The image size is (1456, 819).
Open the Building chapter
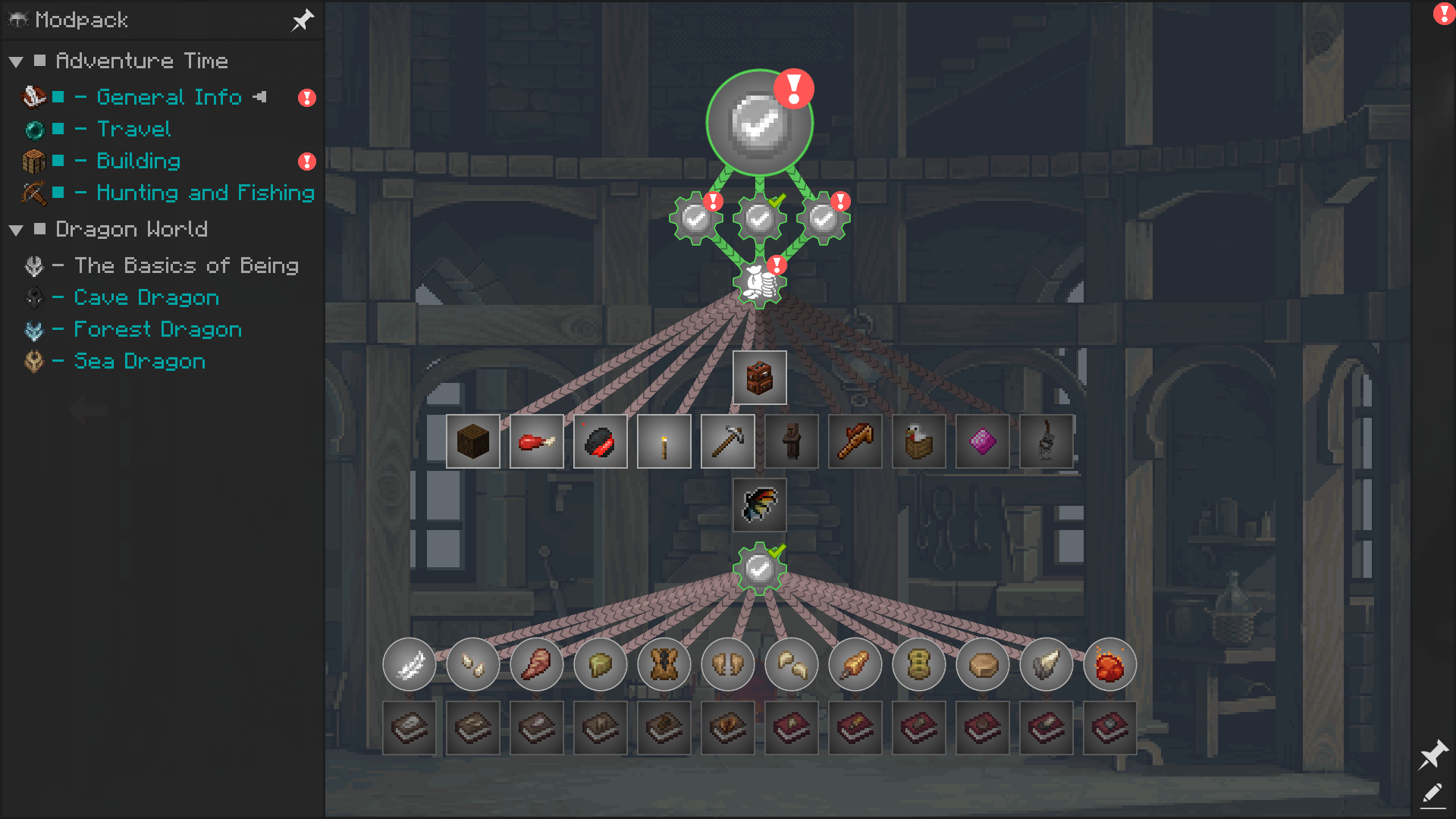138,161
